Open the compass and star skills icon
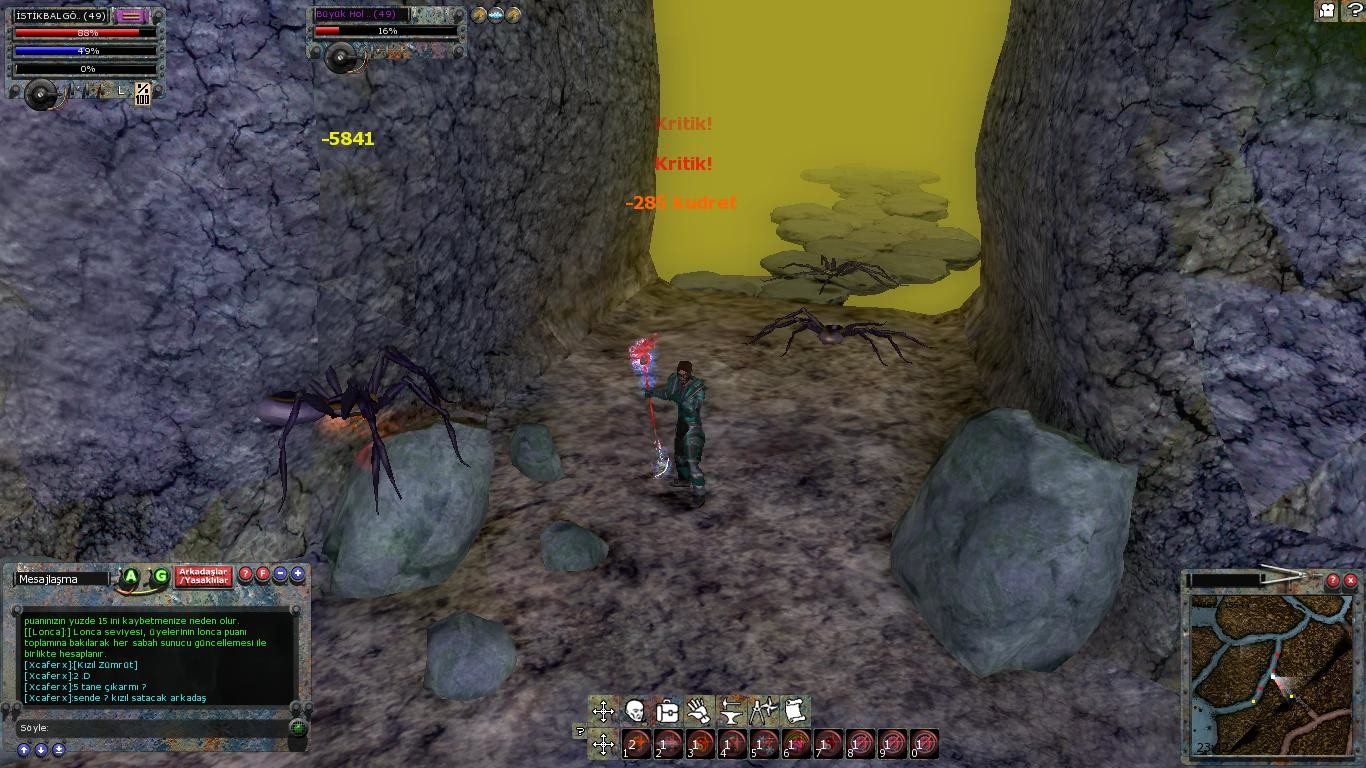This screenshot has width=1366, height=768. [x=763, y=711]
